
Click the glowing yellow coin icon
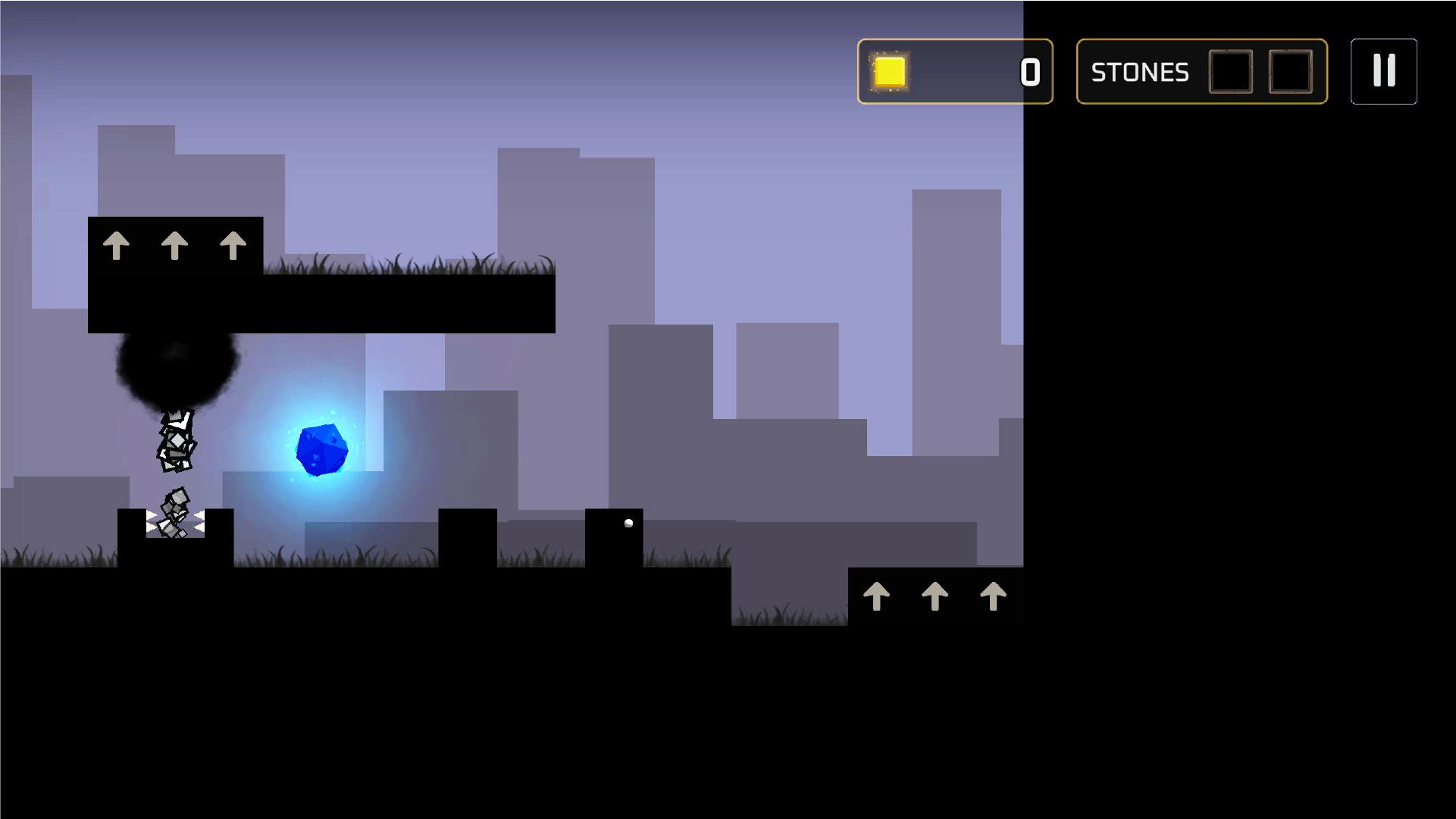point(891,72)
